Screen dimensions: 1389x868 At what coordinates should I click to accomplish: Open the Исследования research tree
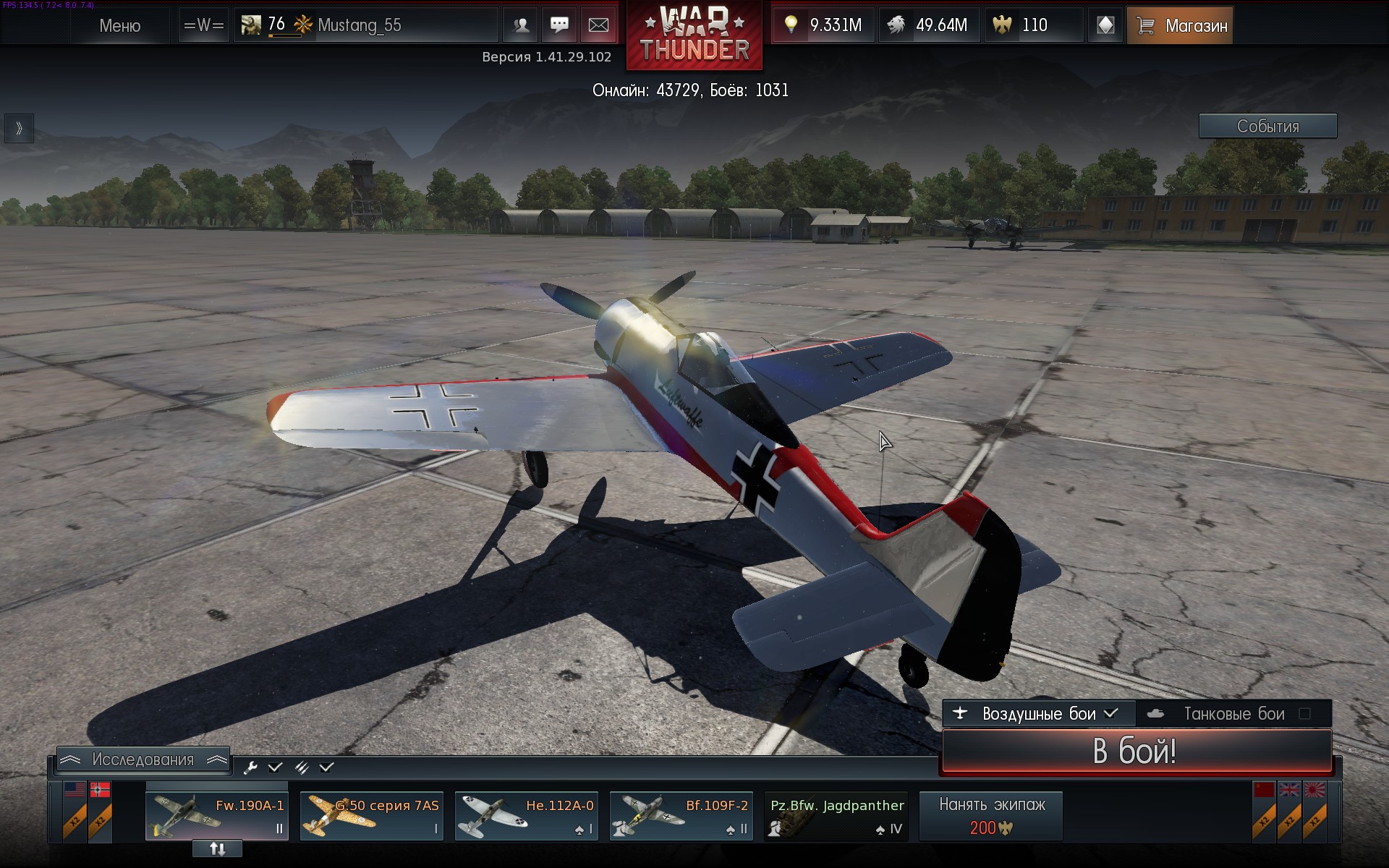tap(143, 759)
